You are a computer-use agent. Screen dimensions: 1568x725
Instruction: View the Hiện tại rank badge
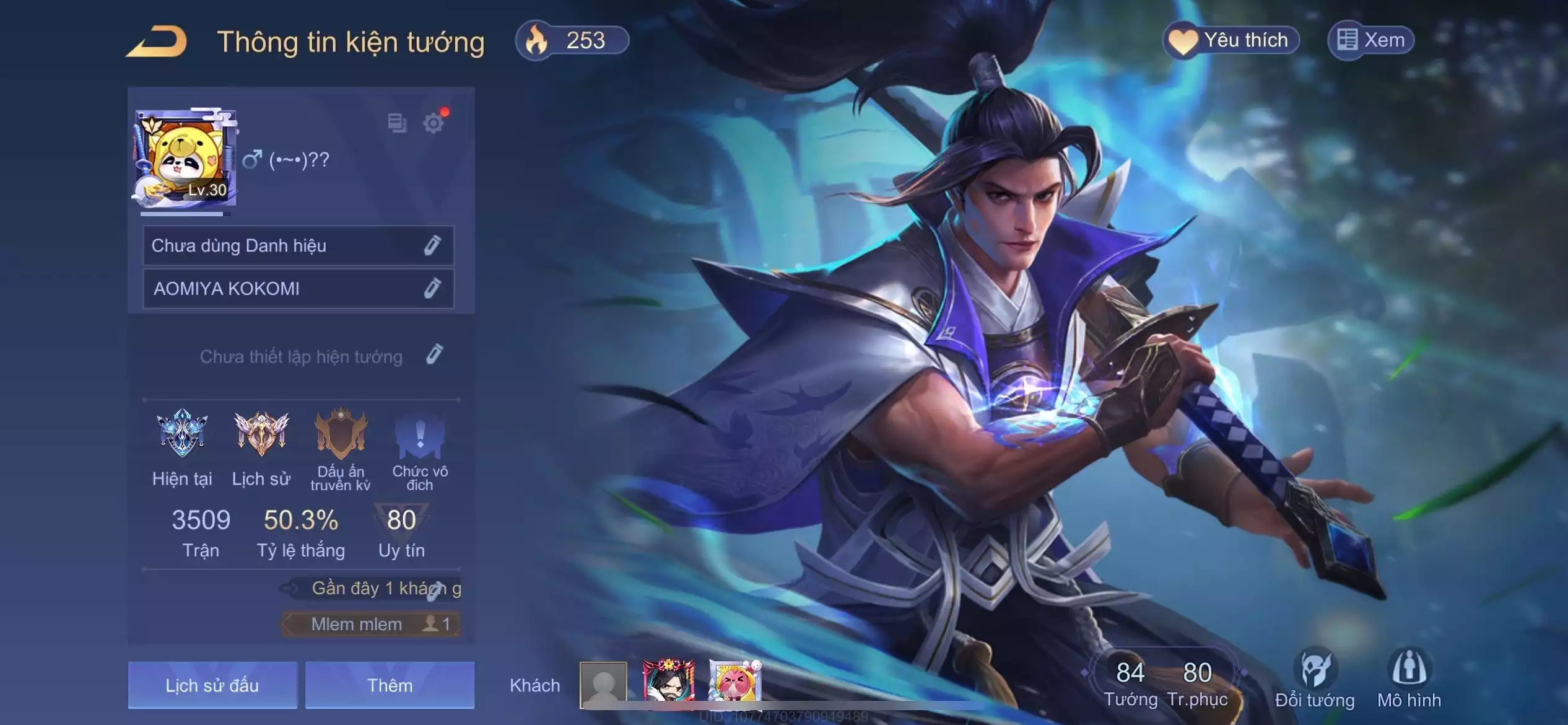[182, 434]
